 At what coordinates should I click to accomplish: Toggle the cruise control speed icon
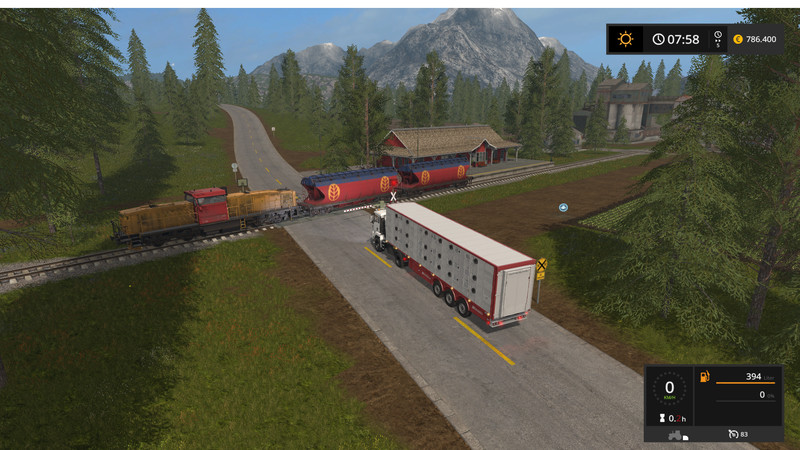[x=733, y=434]
